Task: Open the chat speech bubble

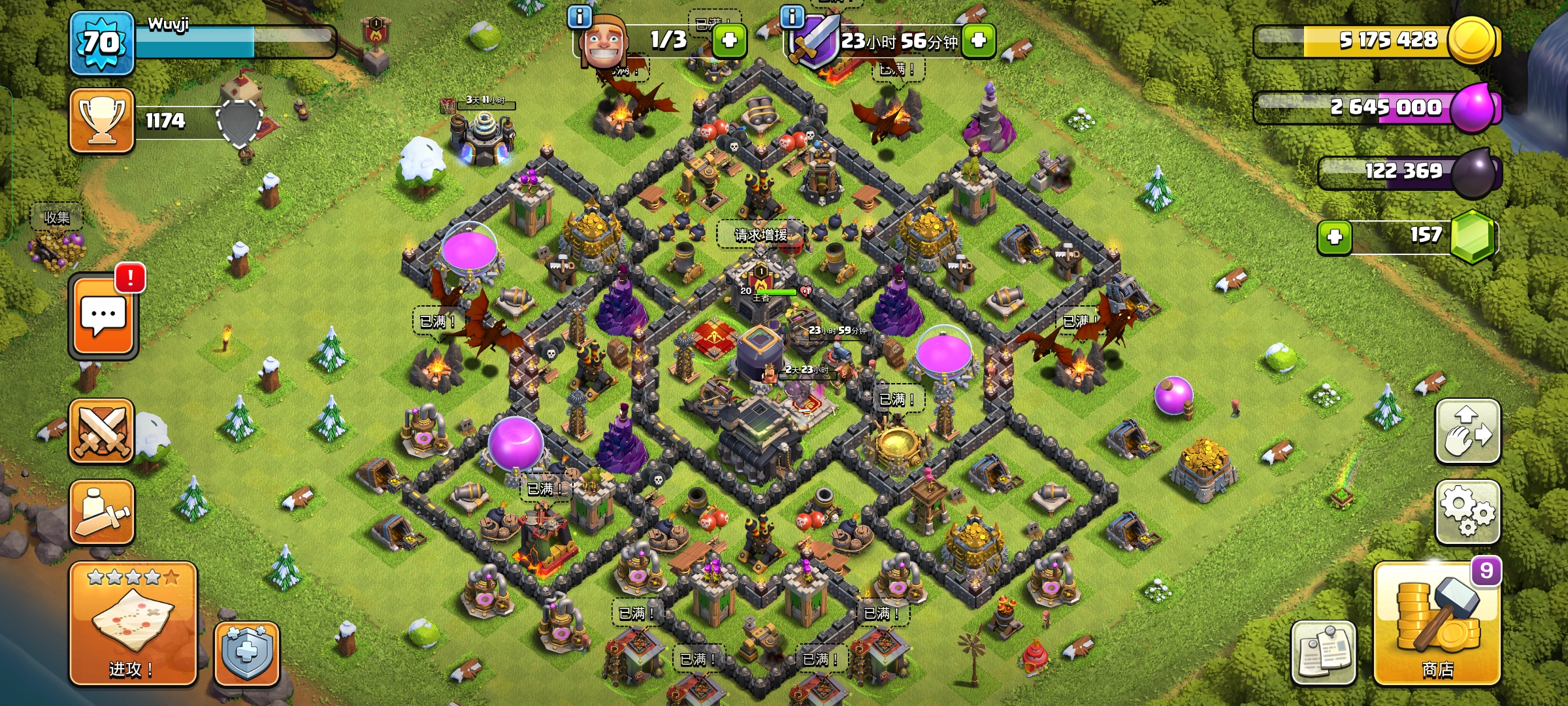Action: click(x=103, y=317)
